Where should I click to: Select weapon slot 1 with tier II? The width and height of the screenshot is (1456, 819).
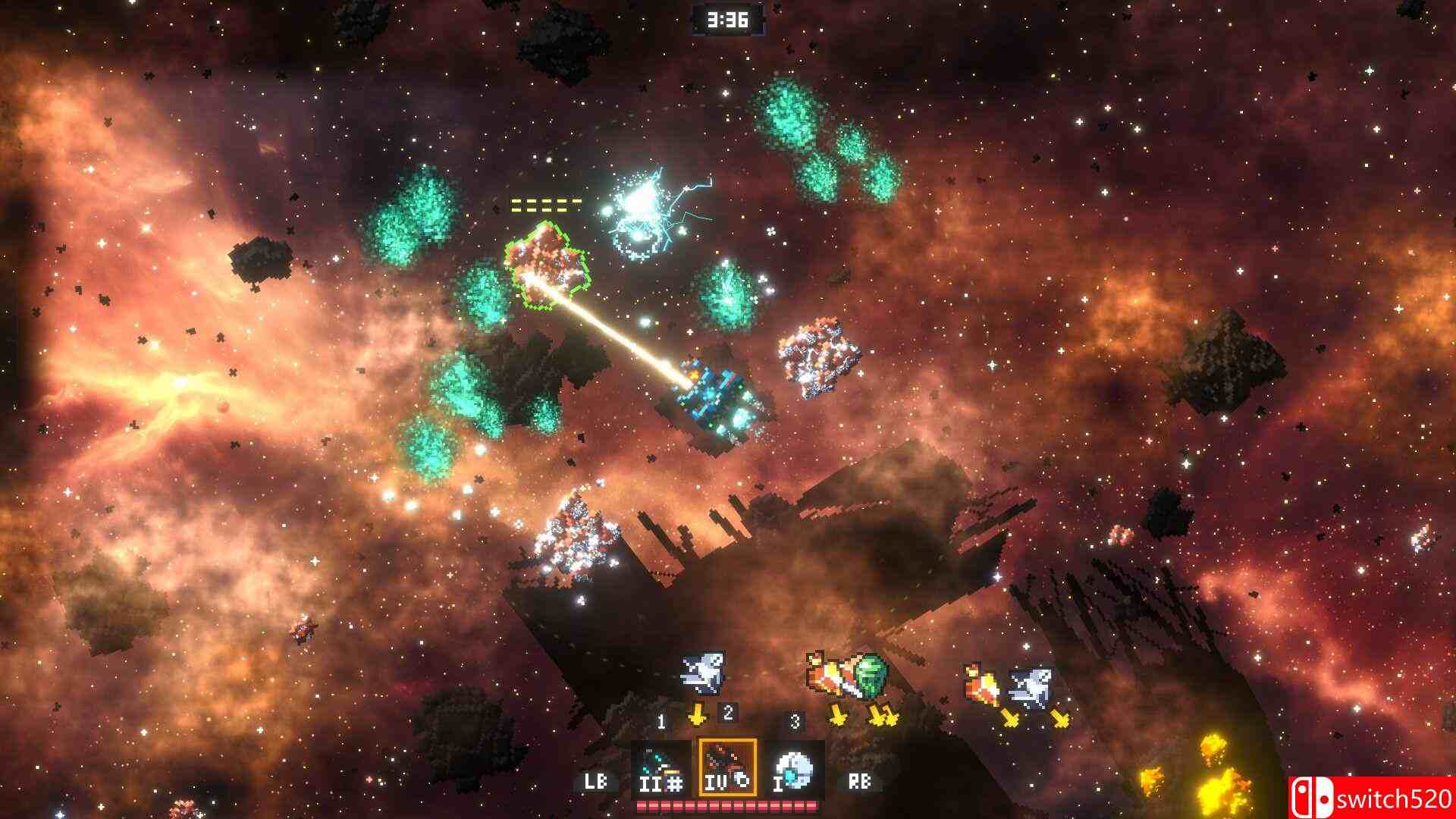661,767
